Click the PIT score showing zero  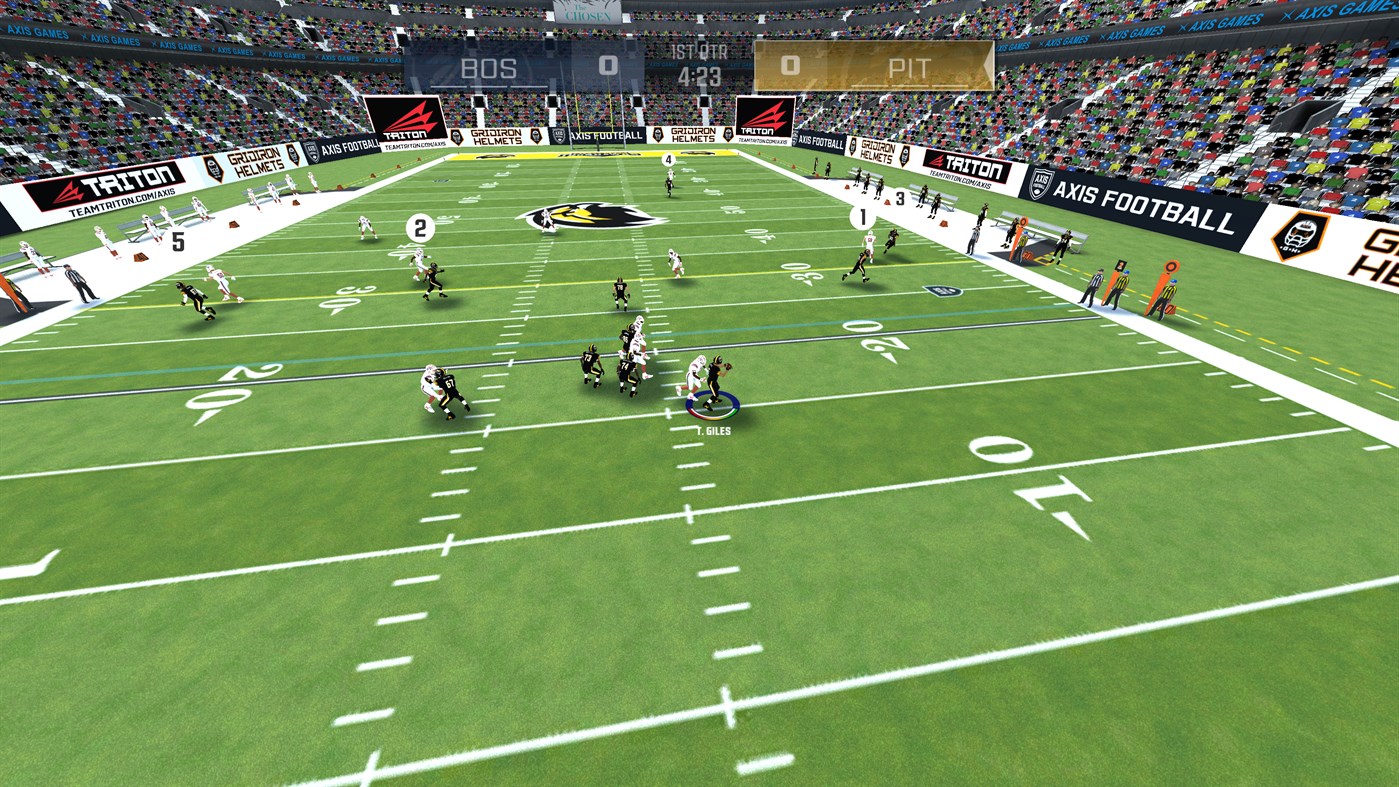pyautogui.click(x=790, y=66)
